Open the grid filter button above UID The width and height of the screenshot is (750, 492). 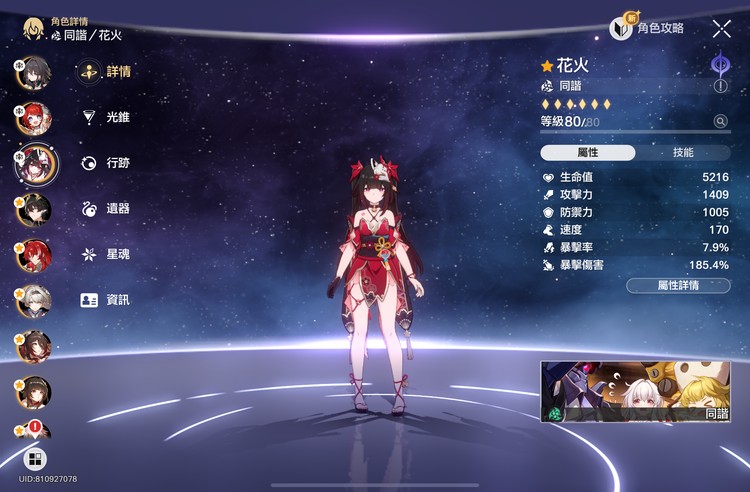tap(35, 459)
